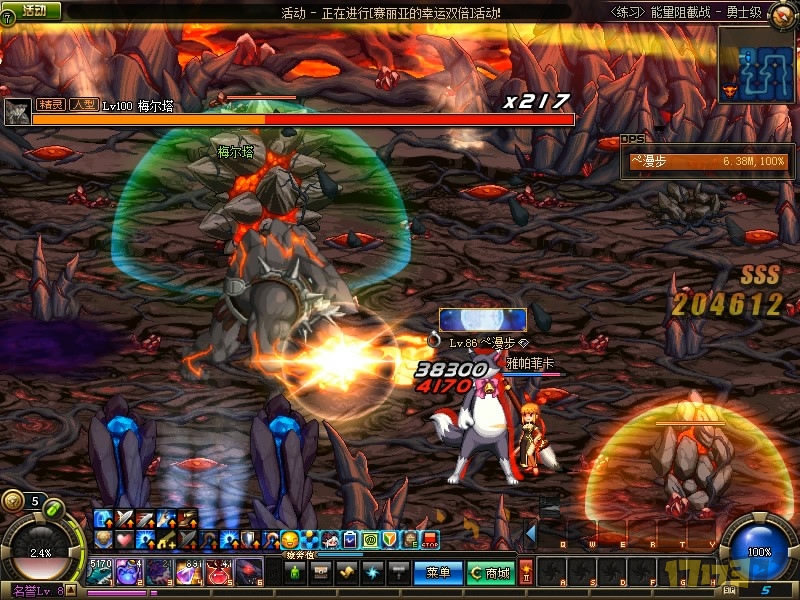Click the yellow smiley emoticon icon

tap(290, 540)
